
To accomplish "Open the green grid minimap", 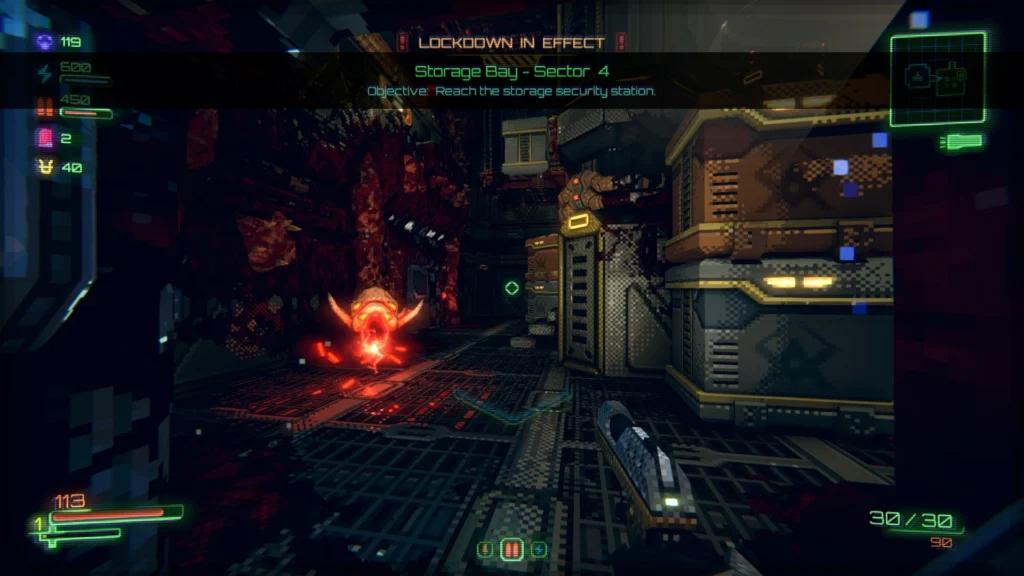I will coord(938,79).
